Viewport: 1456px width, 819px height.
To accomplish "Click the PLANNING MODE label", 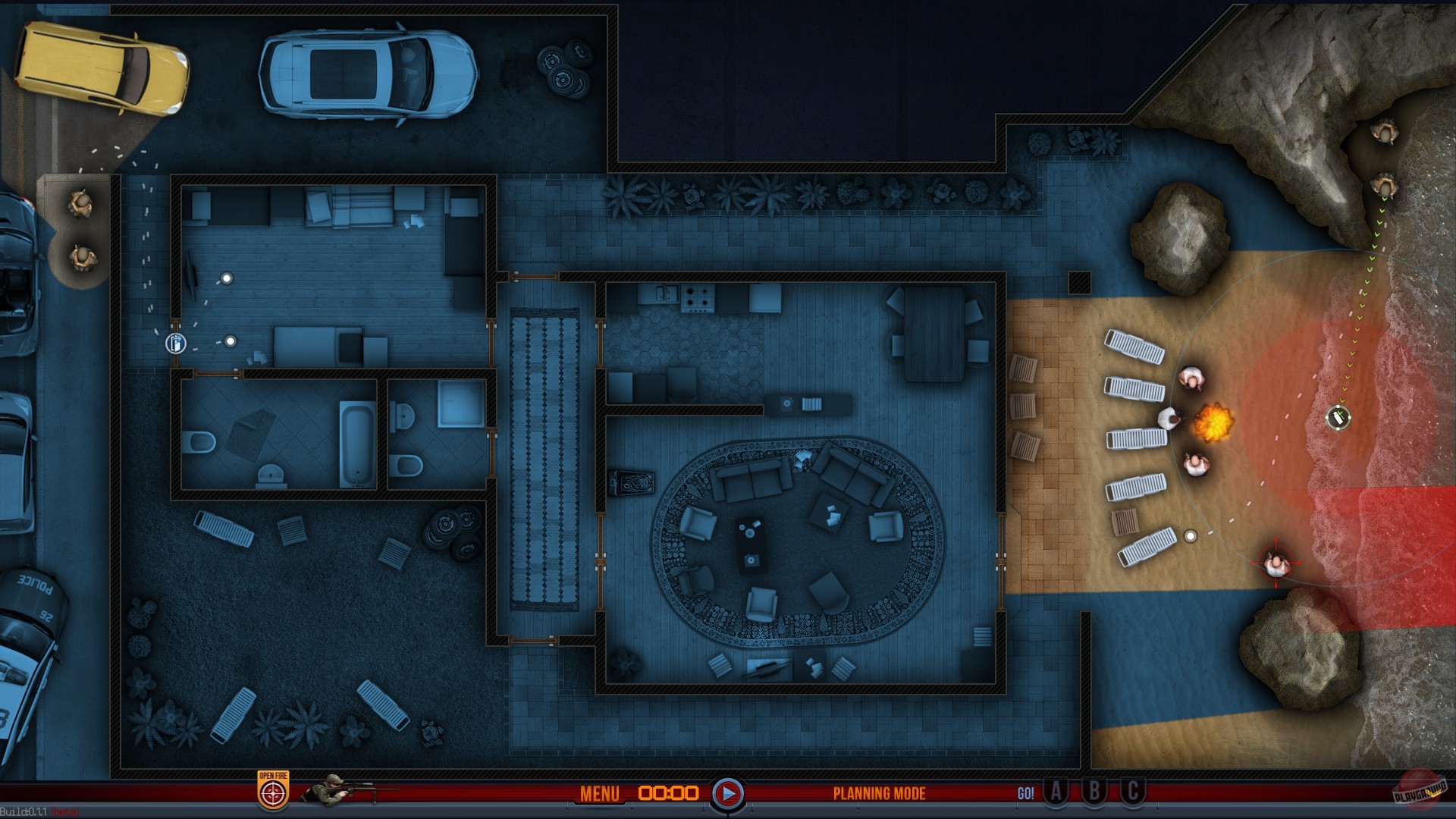I will point(879,794).
